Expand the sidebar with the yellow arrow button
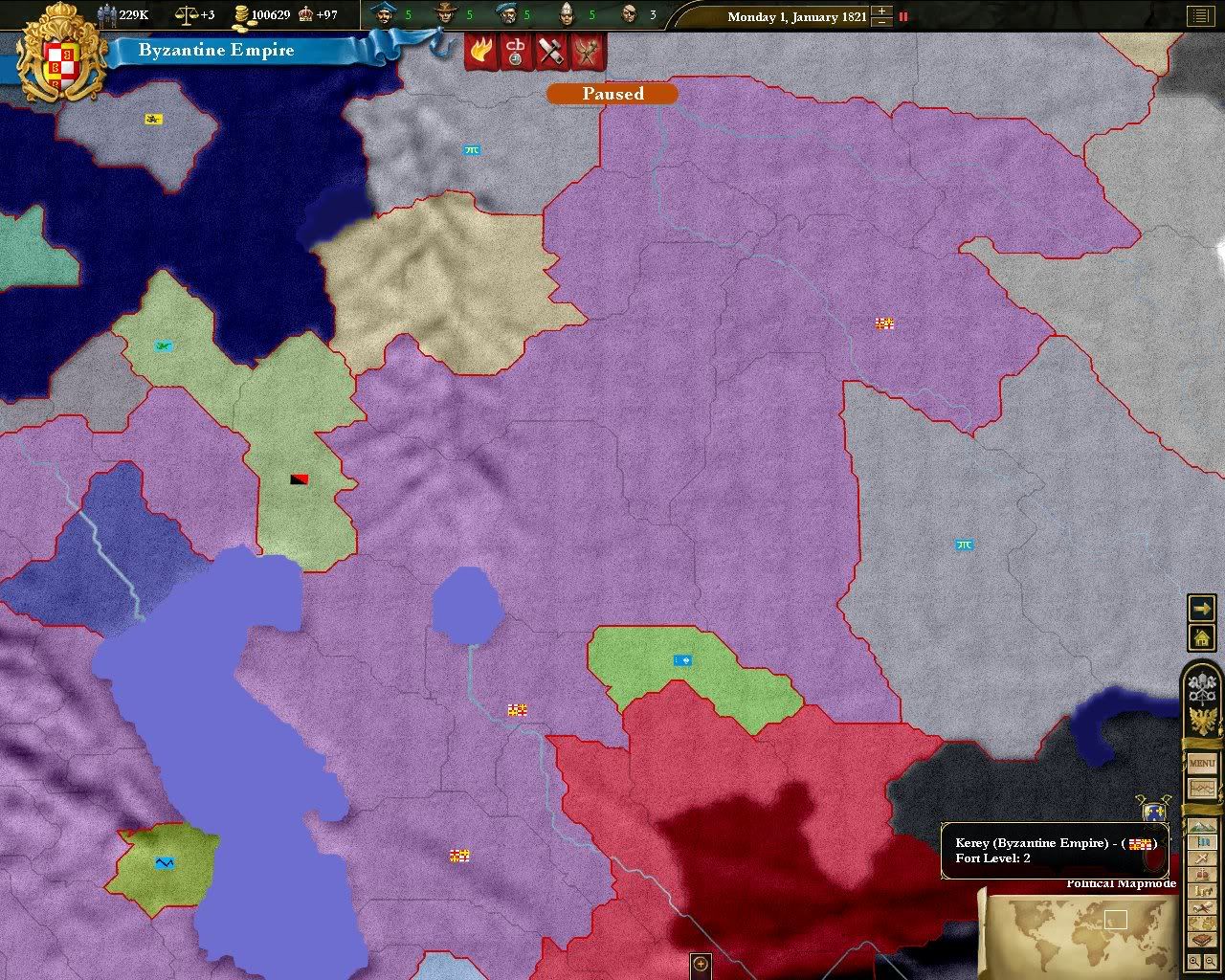 point(1202,607)
